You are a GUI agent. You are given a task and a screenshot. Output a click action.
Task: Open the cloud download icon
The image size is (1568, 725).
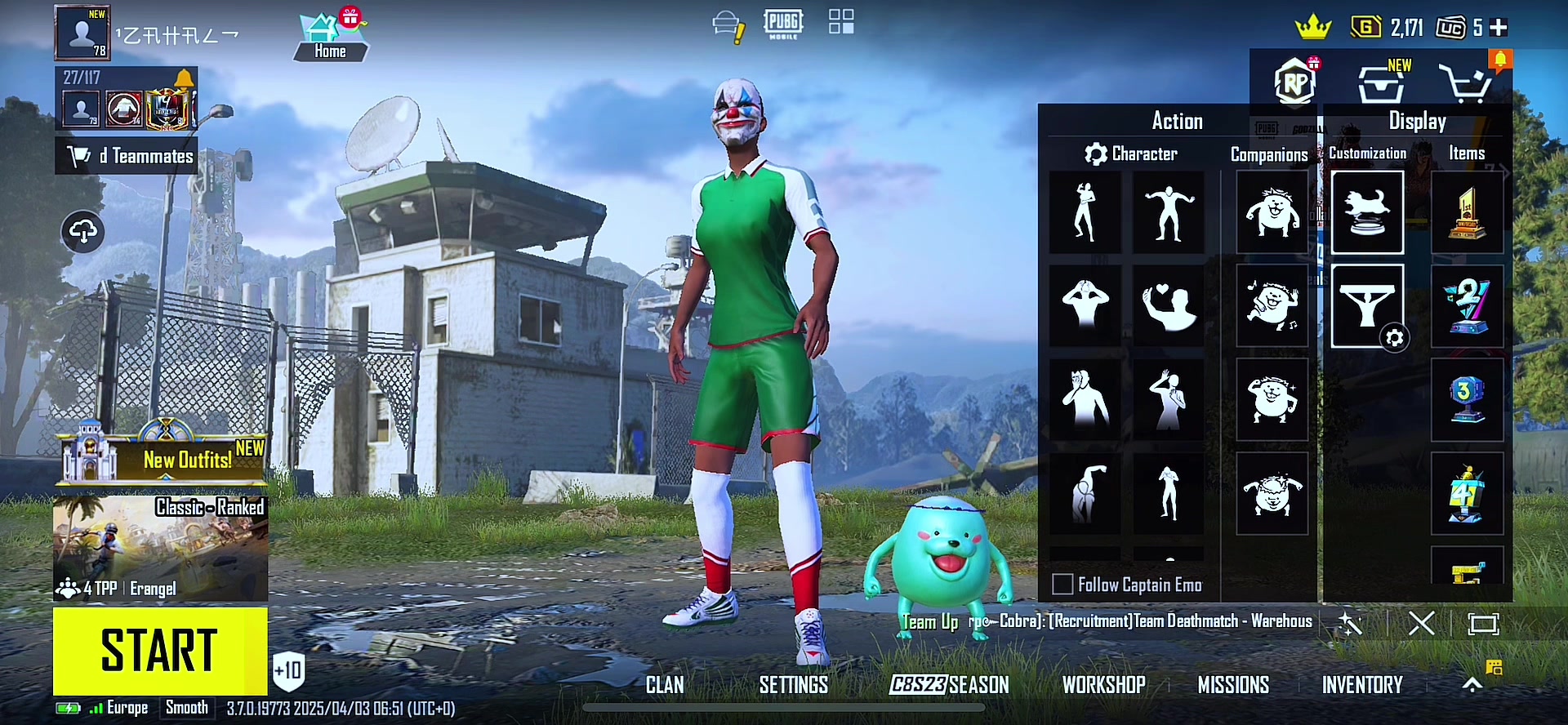pyautogui.click(x=82, y=232)
